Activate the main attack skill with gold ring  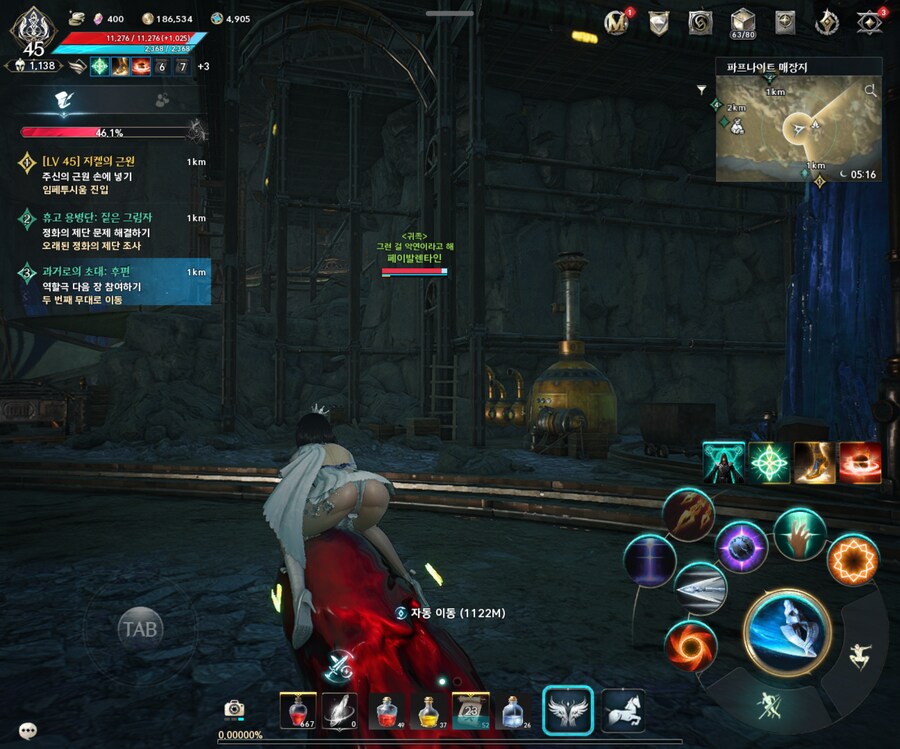[787, 631]
